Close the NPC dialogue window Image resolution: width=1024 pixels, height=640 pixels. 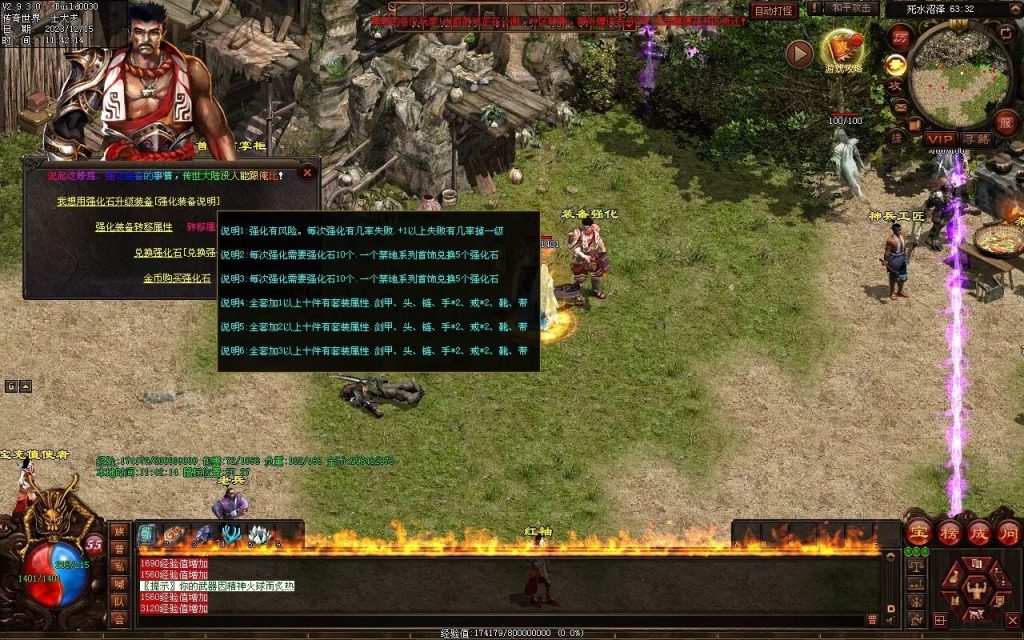307,172
